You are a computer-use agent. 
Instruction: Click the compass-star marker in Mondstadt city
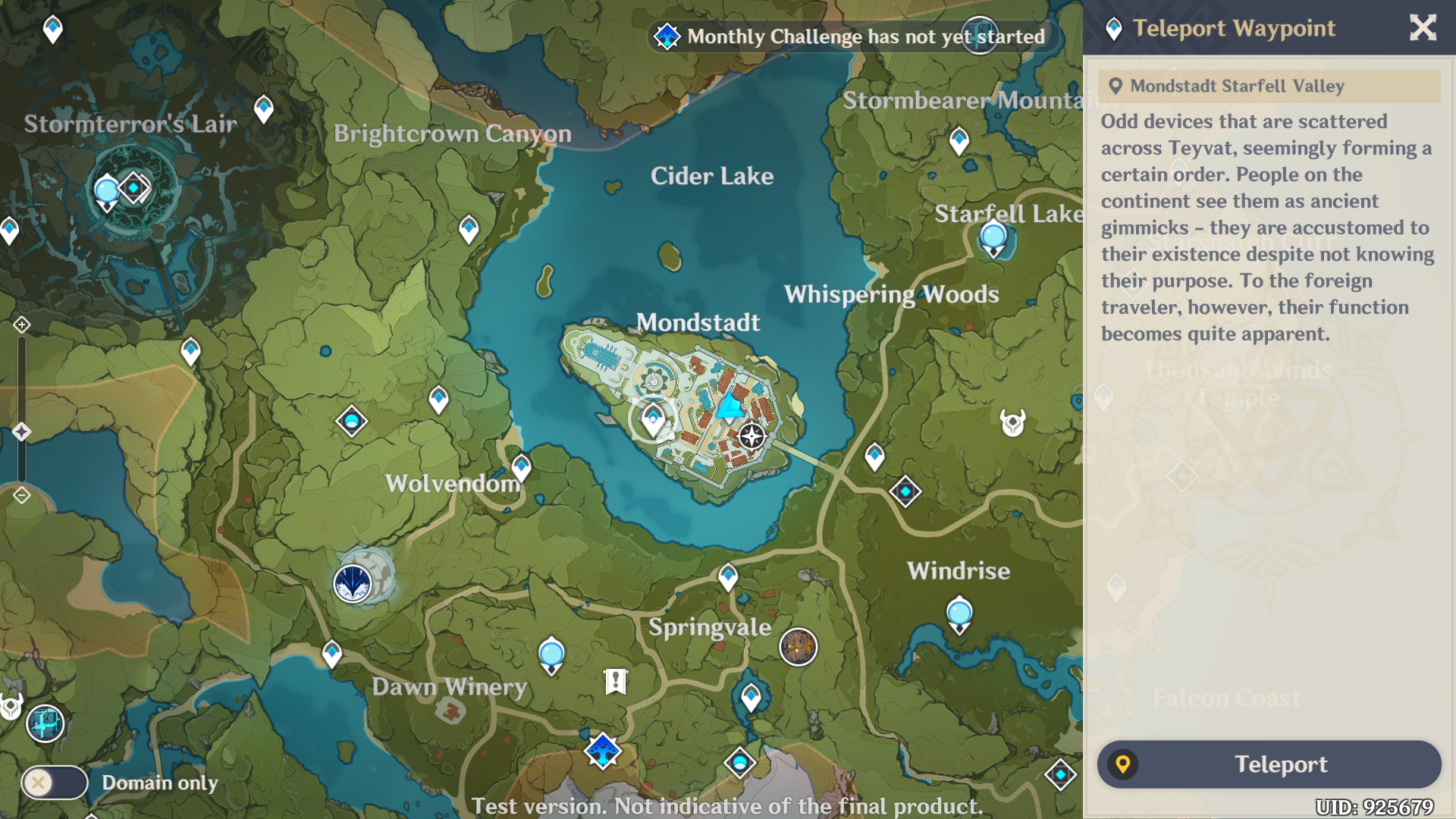click(752, 436)
